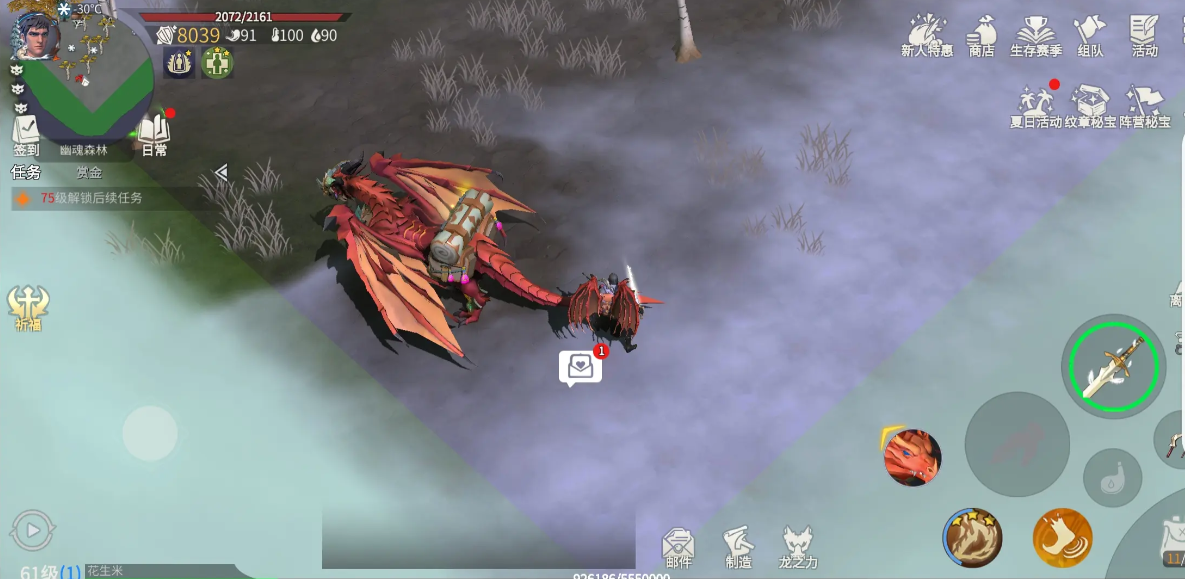Viewport: 1185px width, 579px height.
Task: Attack with the sword weapon button
Action: (x=1112, y=367)
